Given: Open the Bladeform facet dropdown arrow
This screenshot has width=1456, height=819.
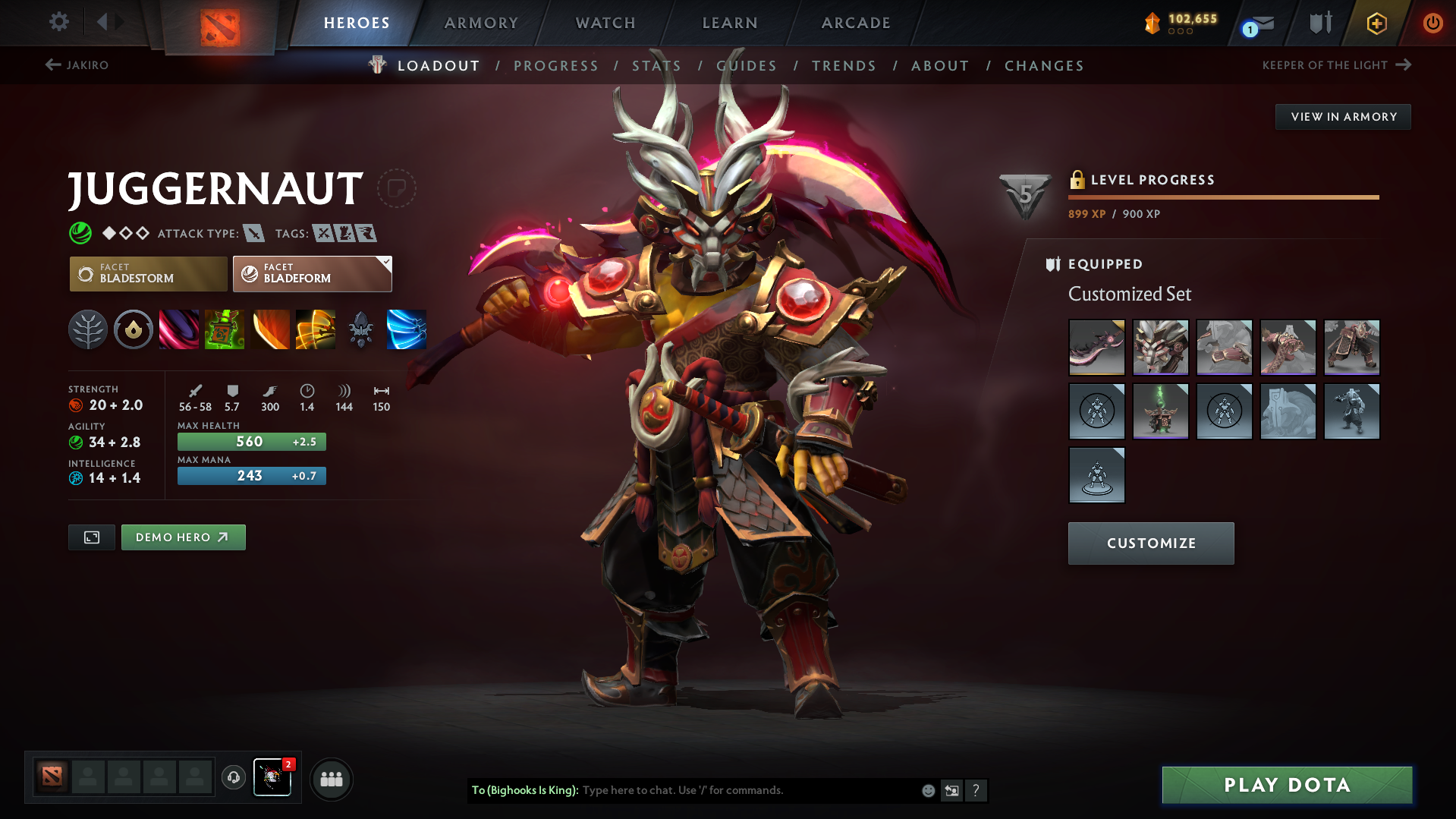Looking at the screenshot, I should pos(385,263).
